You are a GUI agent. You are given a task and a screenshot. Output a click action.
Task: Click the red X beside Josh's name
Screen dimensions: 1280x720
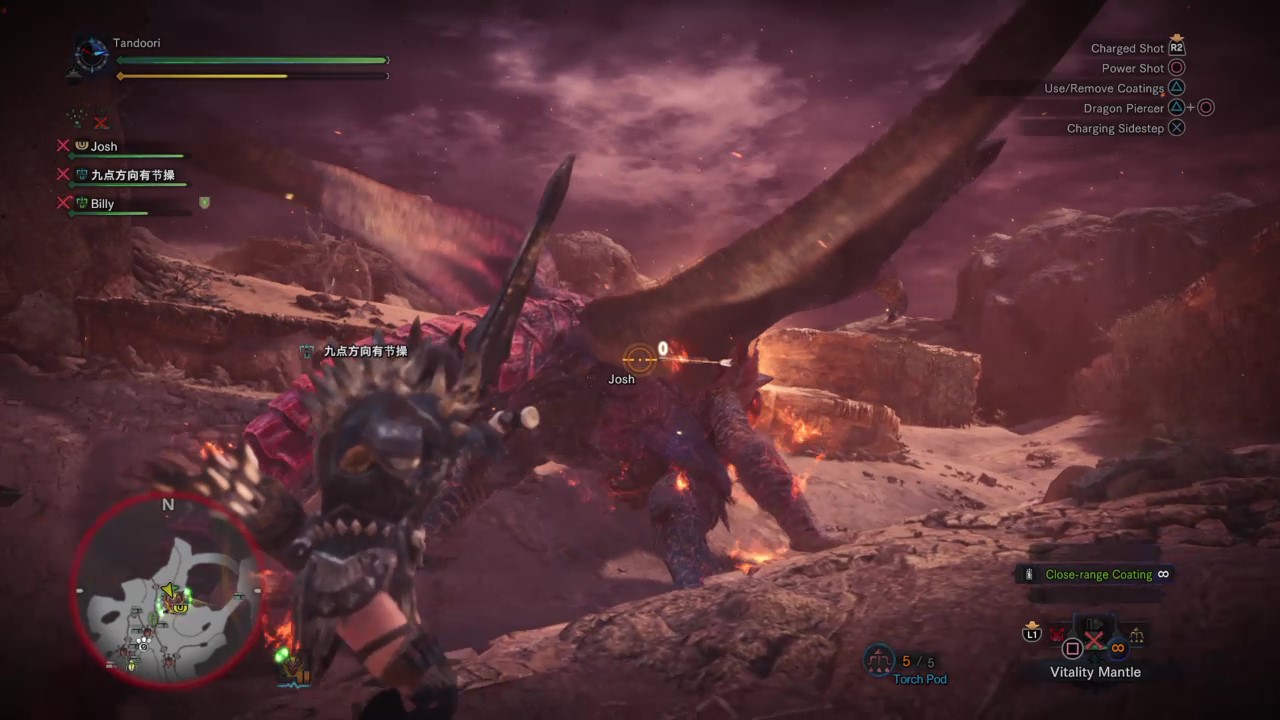pos(63,145)
